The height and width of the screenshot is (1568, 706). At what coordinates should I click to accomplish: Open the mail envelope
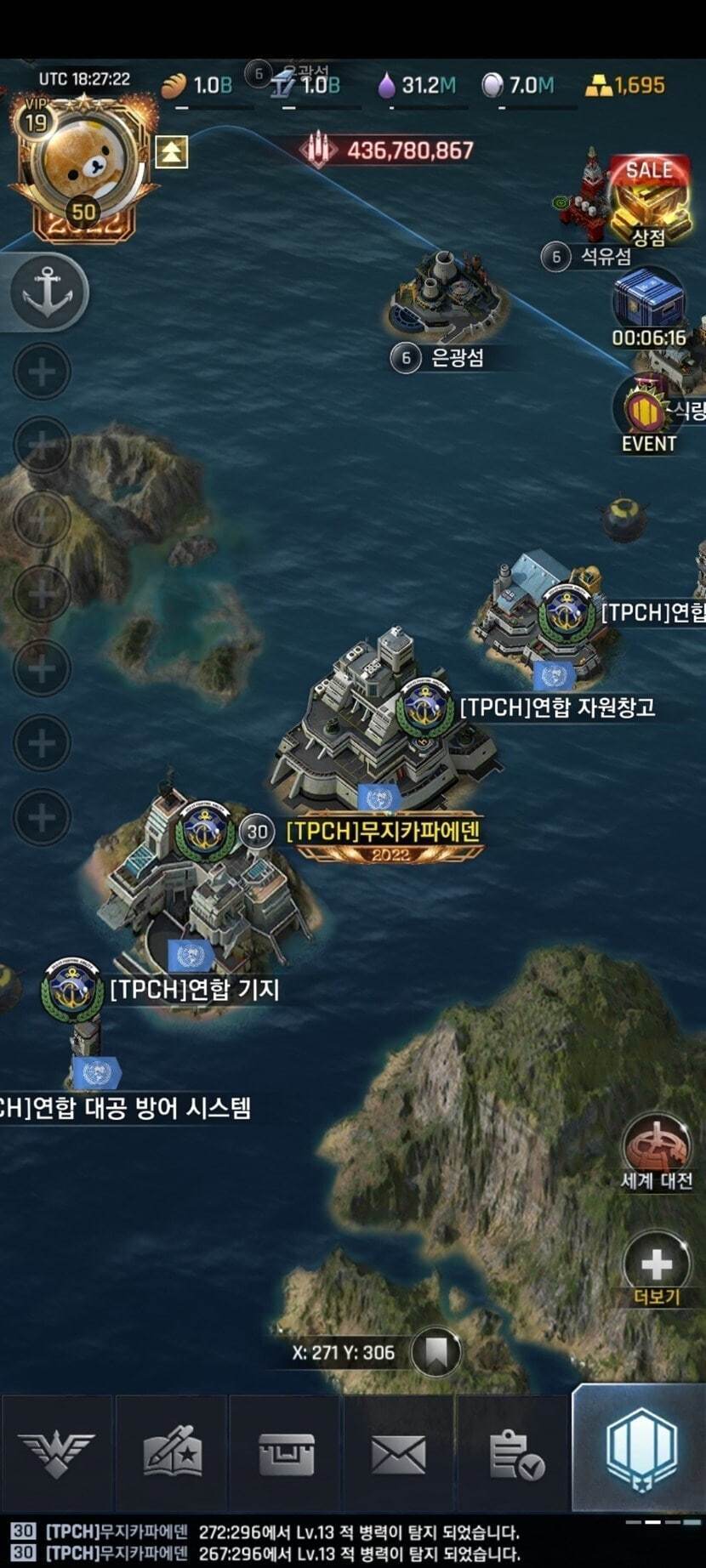[399, 1454]
